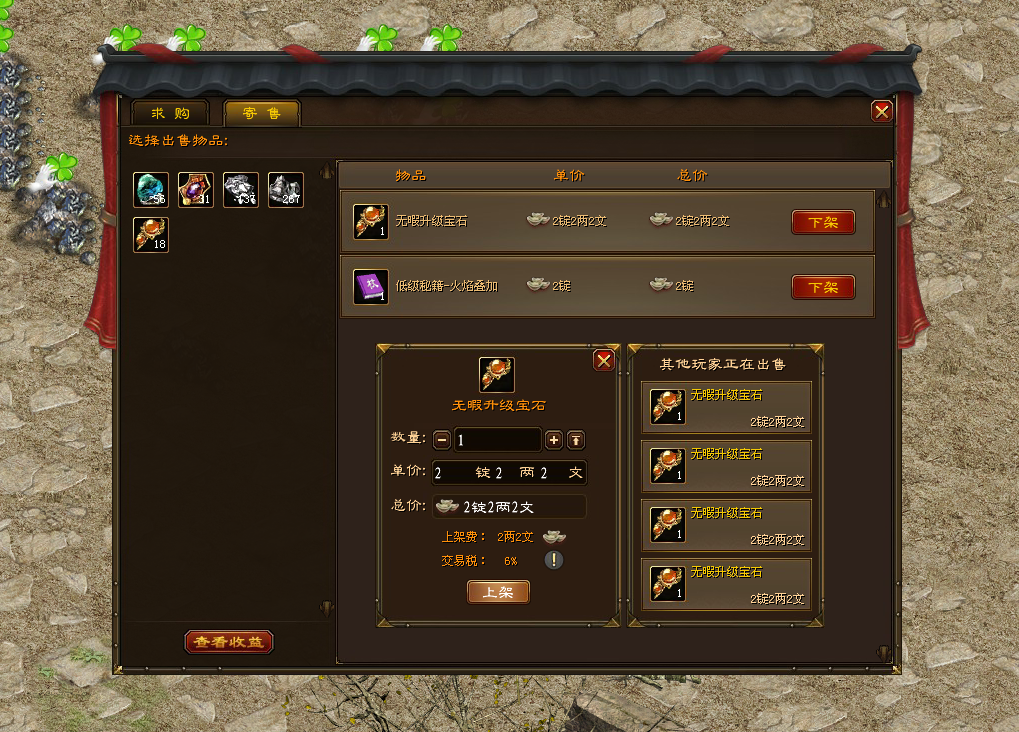Decrease quantity with the minus button
This screenshot has width=1019, height=732.
click(442, 440)
